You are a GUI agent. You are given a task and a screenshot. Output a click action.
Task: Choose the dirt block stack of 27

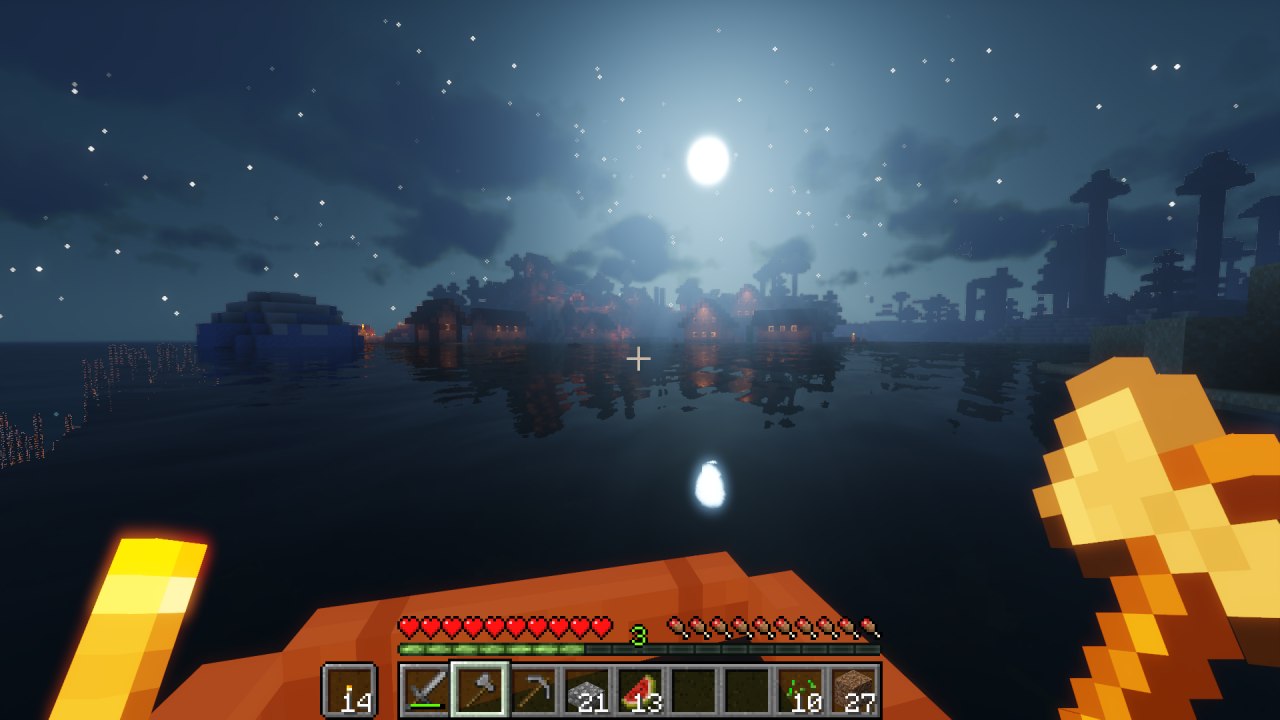pos(855,690)
